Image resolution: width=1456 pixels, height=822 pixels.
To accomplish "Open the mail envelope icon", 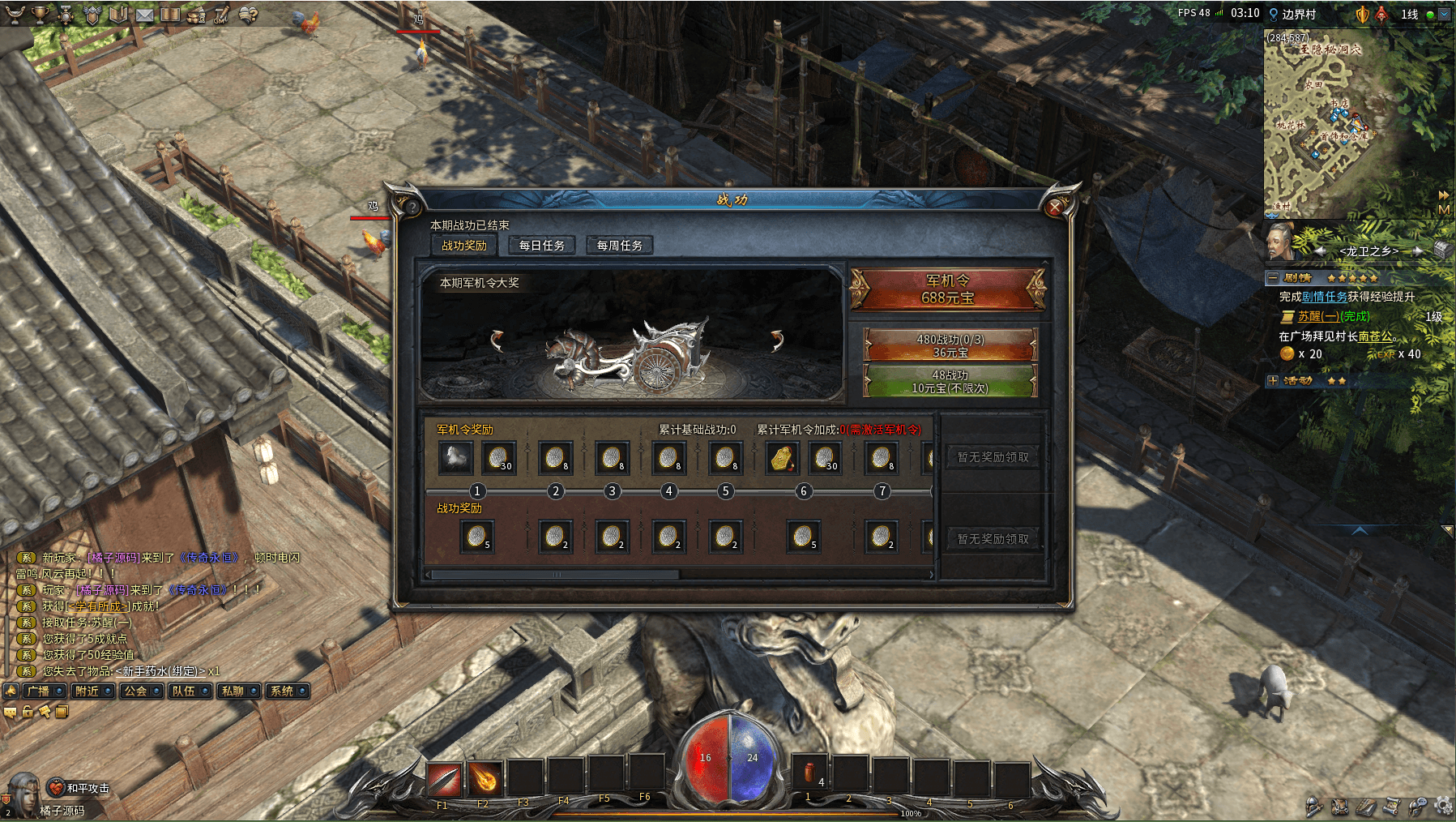I will [x=144, y=15].
